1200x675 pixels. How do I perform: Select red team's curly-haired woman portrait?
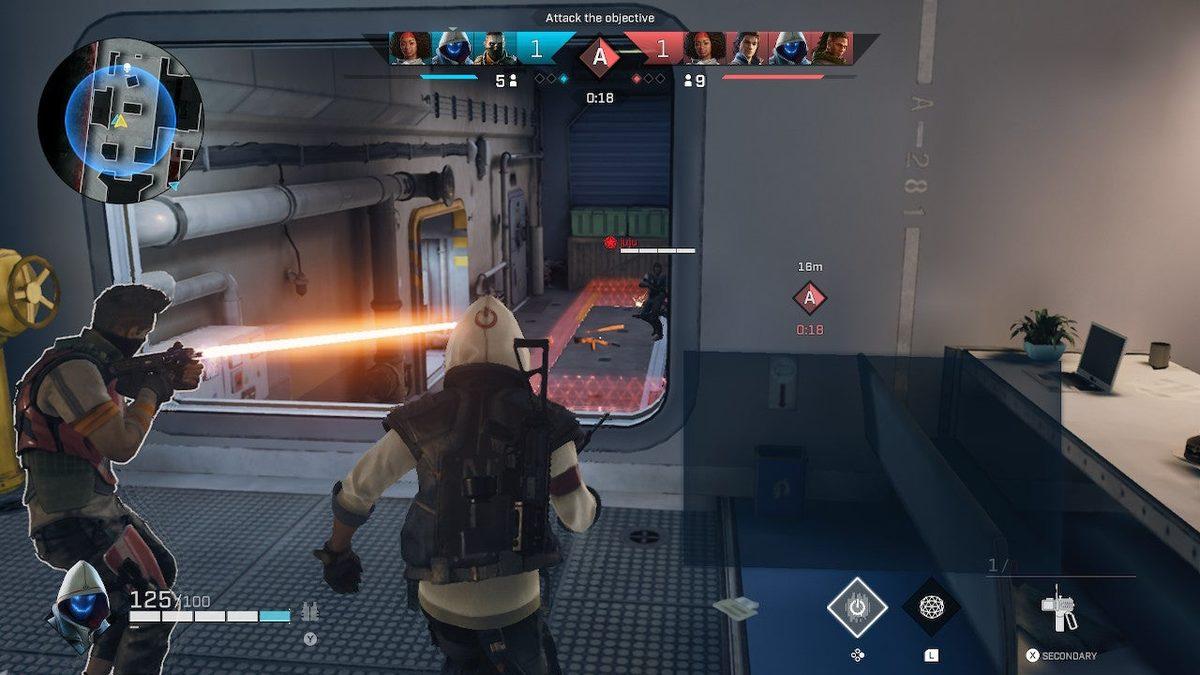tap(705, 48)
